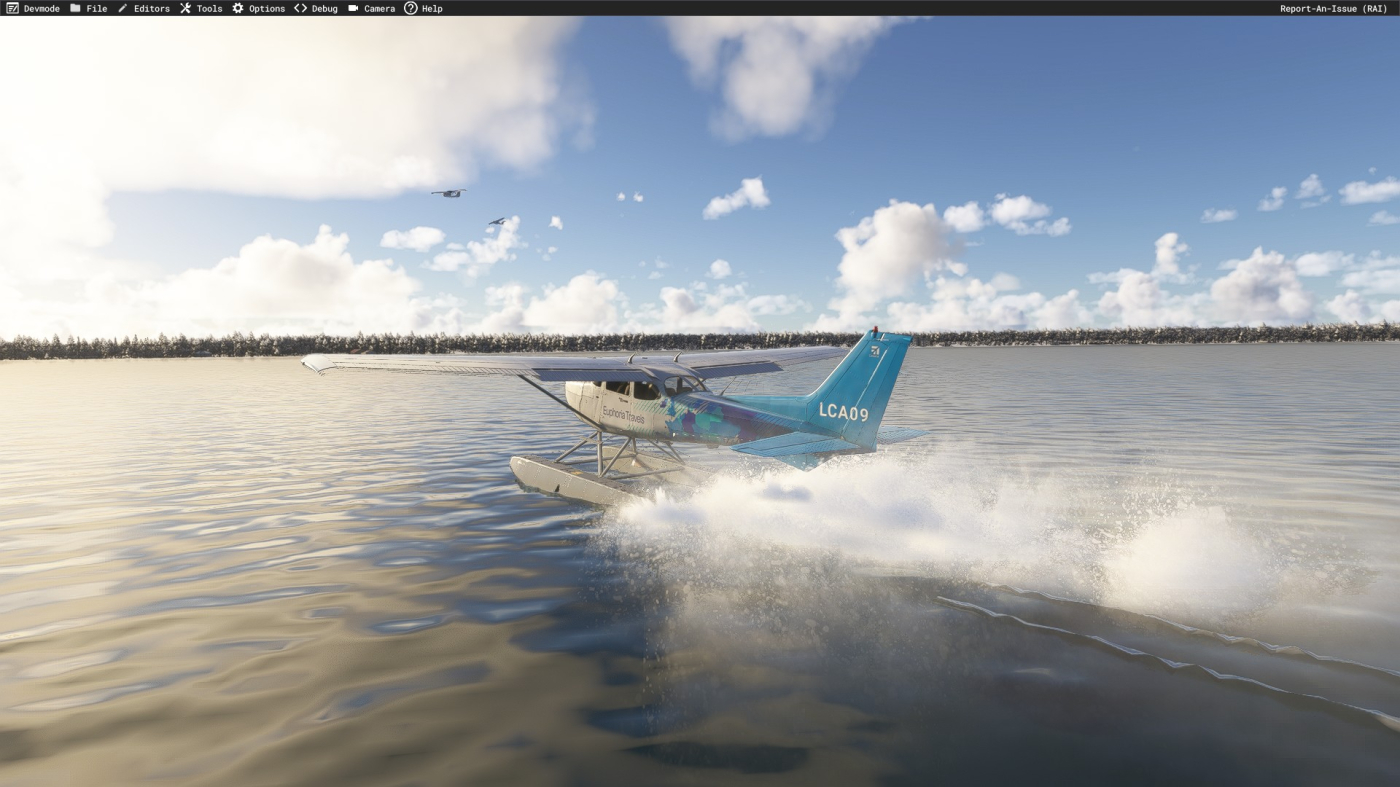Open the Tools menu
This screenshot has width=1400, height=787.
201,8
